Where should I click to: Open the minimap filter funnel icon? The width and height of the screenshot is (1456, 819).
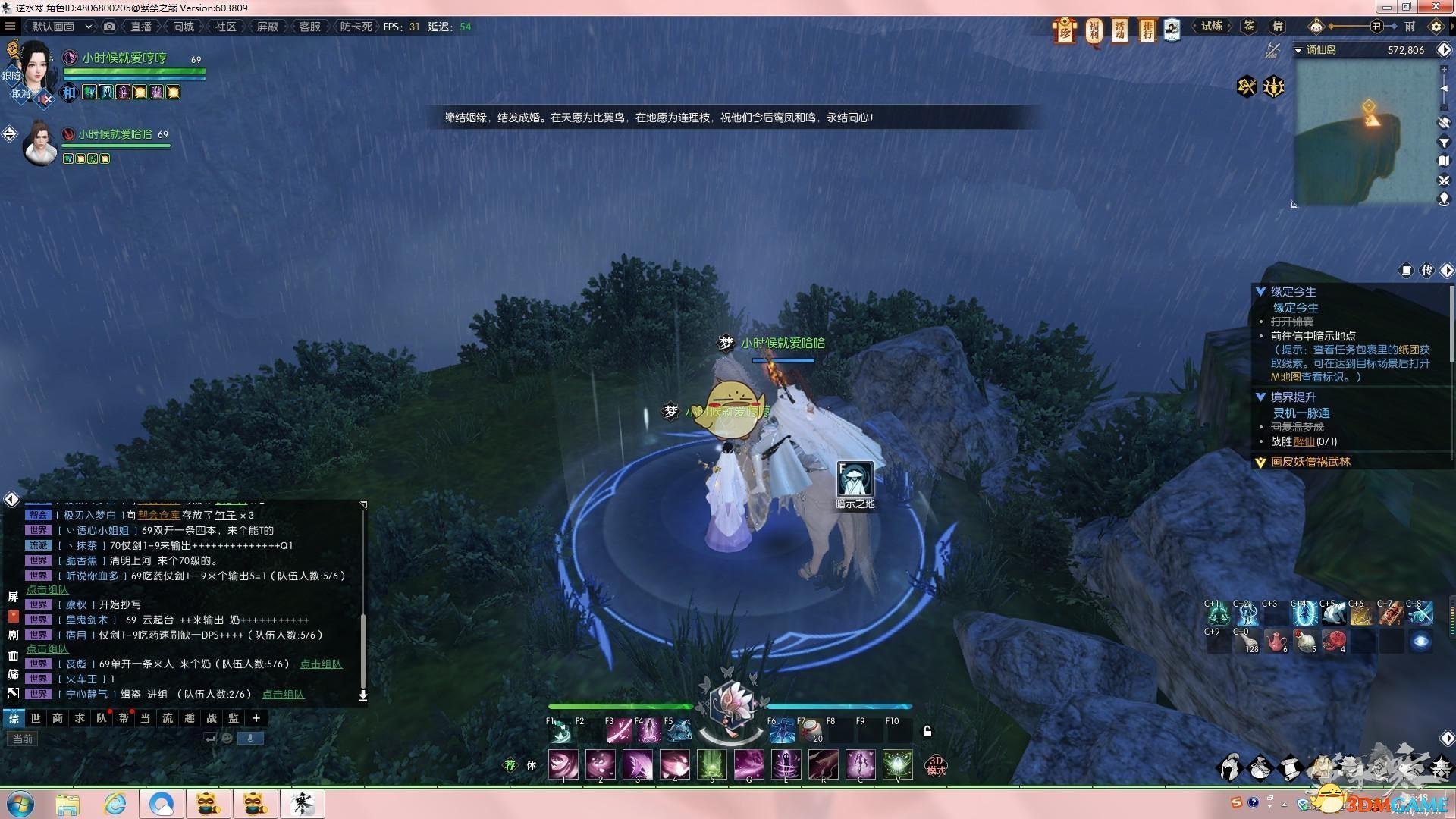point(1444,143)
